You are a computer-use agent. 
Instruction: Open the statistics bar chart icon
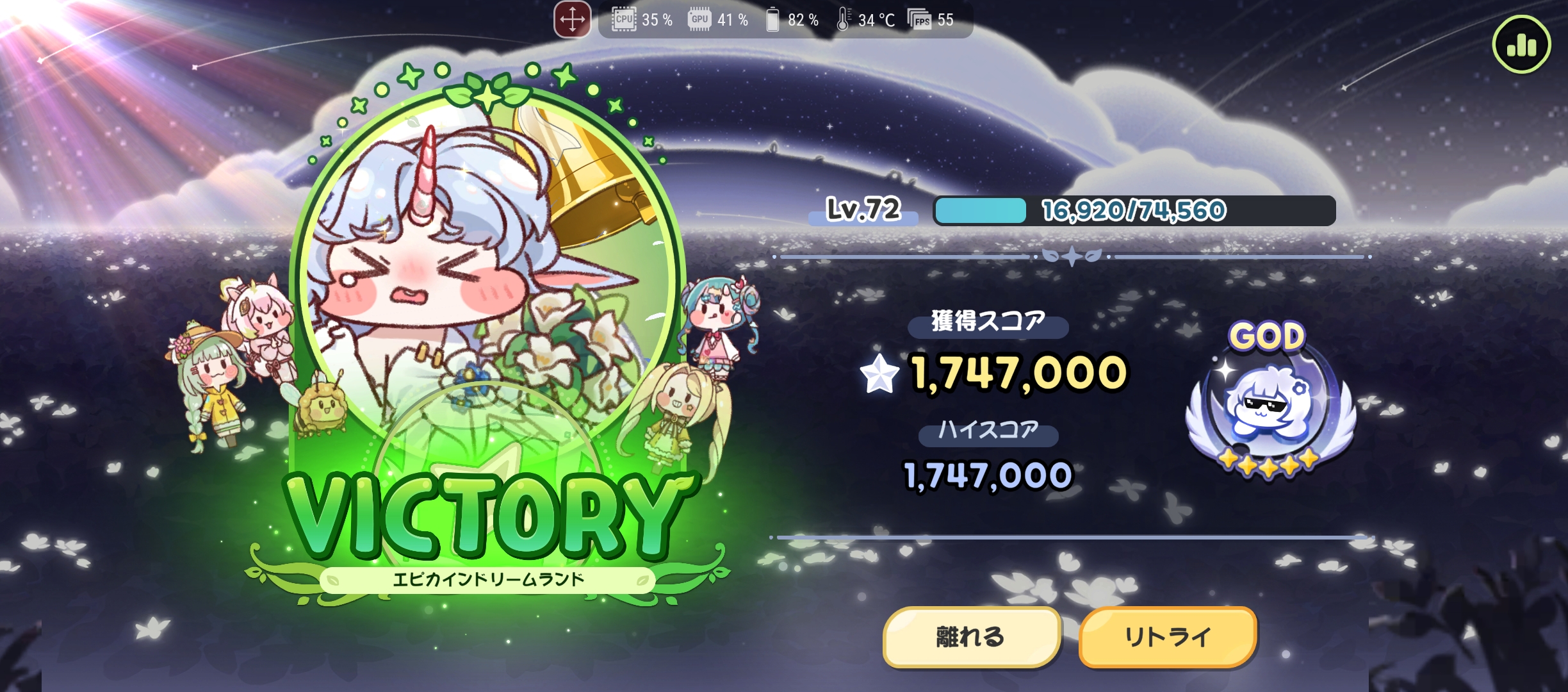tap(1521, 45)
